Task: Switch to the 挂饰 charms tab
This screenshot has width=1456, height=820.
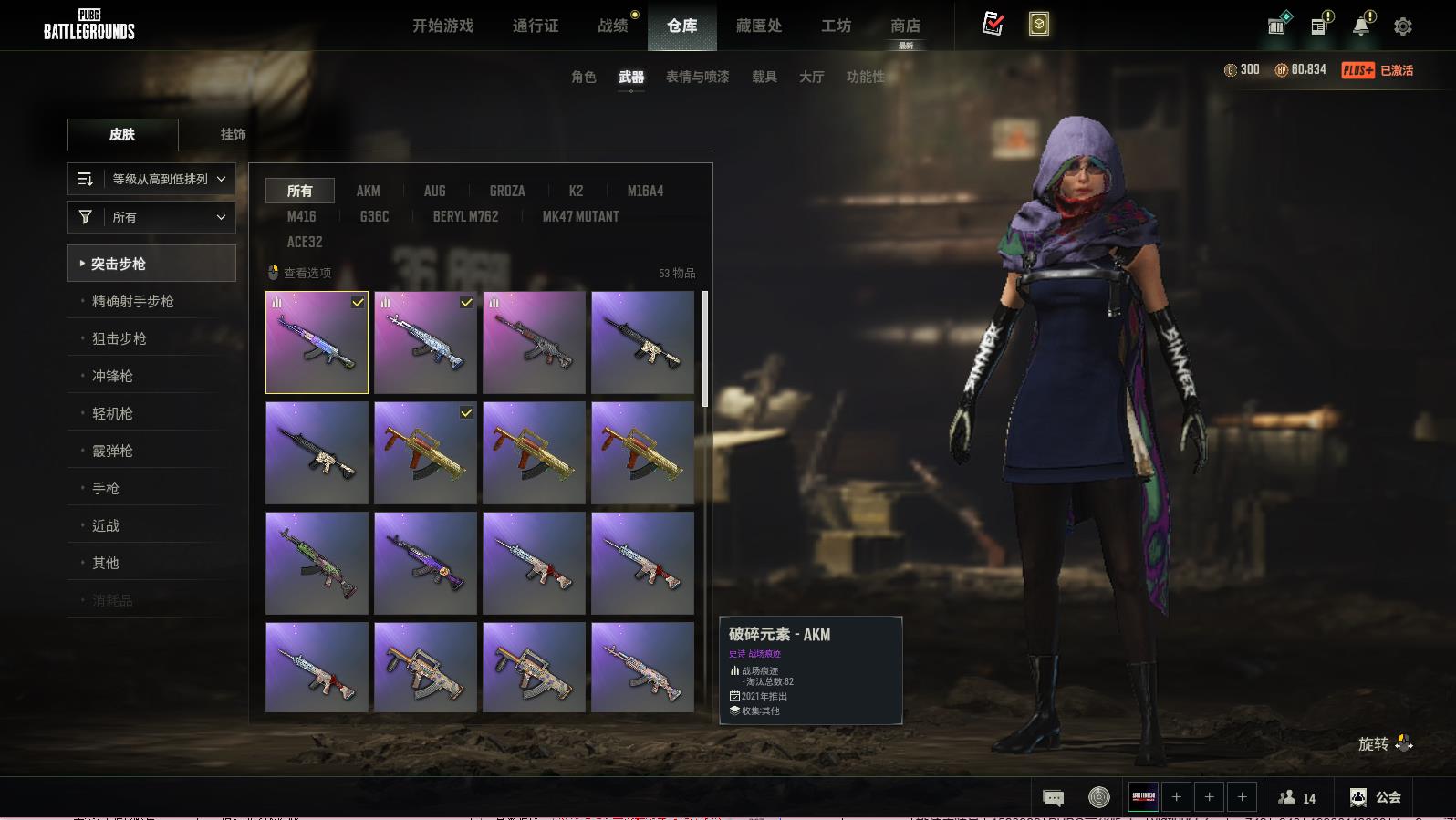Action: (233, 134)
